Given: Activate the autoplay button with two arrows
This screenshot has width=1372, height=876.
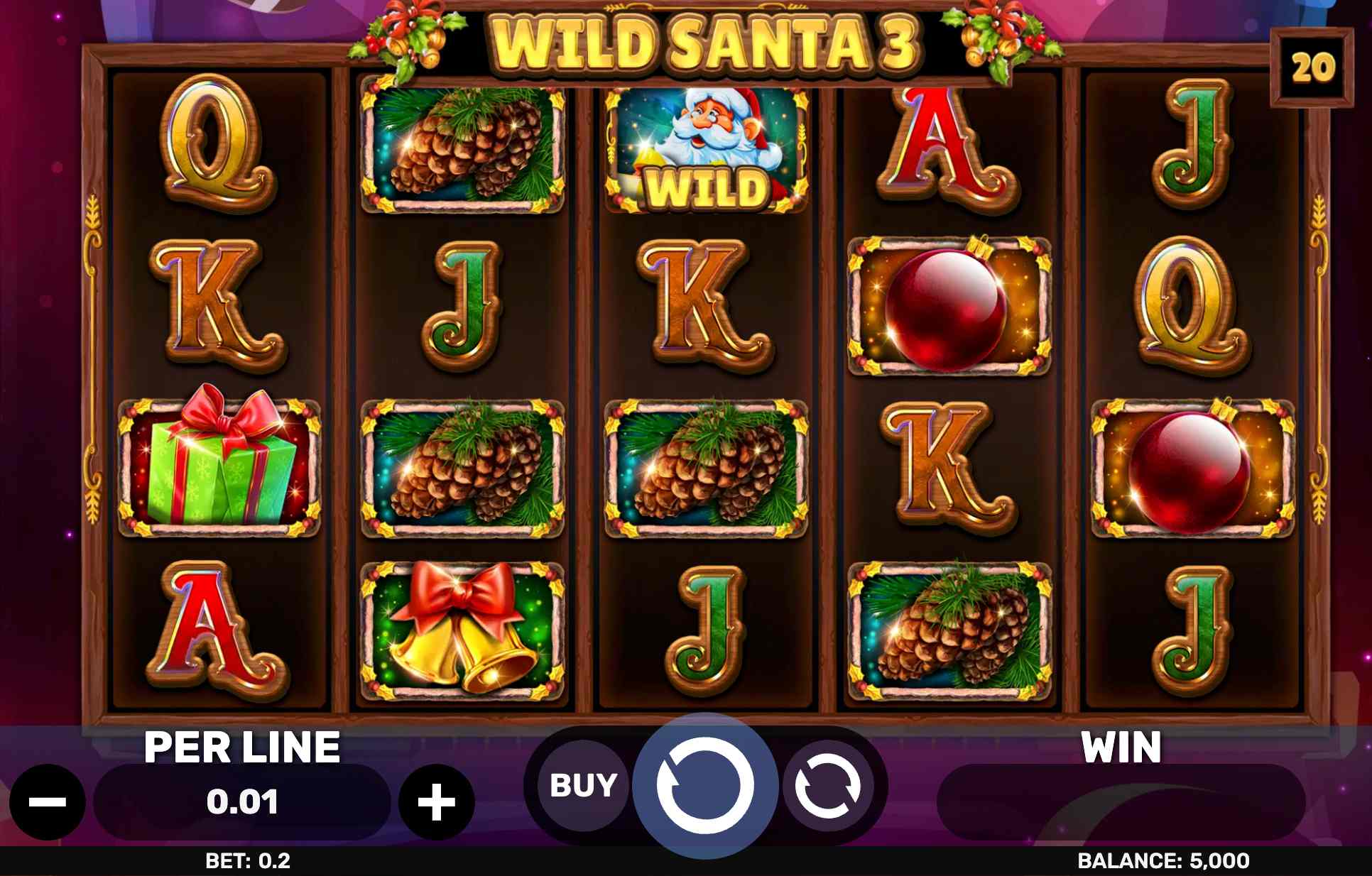Looking at the screenshot, I should [827, 787].
